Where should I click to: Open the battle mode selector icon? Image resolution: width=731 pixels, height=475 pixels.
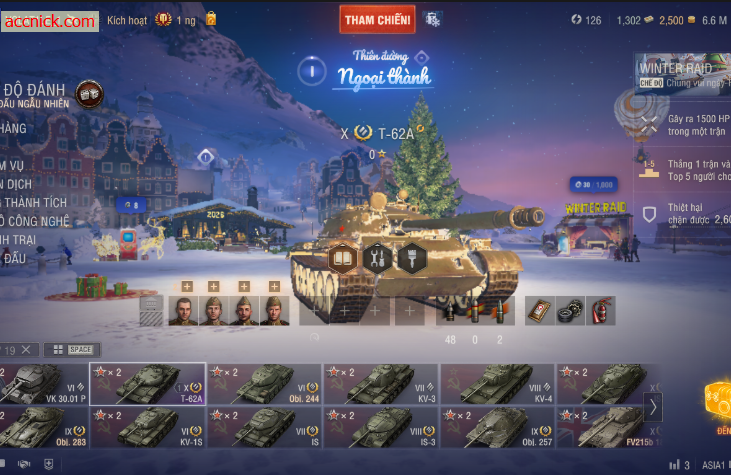[x=89, y=93]
